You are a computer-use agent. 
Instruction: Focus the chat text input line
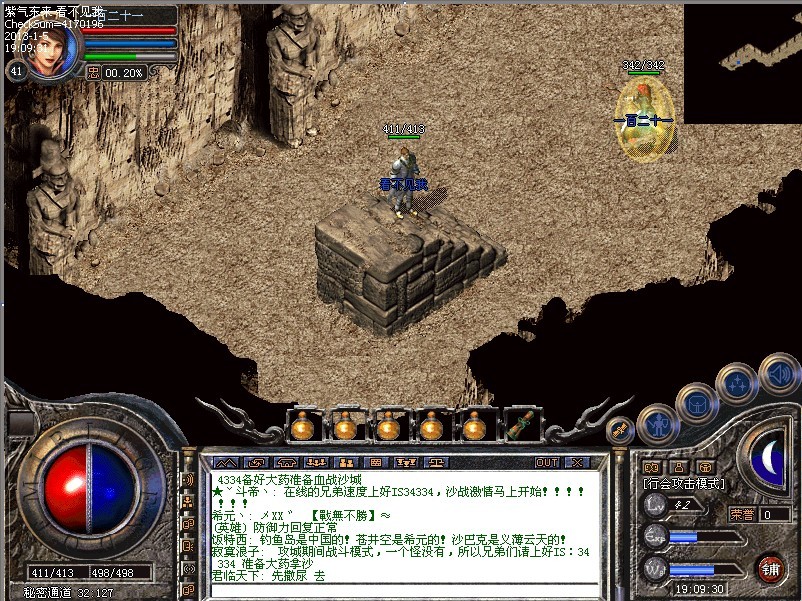(x=400, y=590)
